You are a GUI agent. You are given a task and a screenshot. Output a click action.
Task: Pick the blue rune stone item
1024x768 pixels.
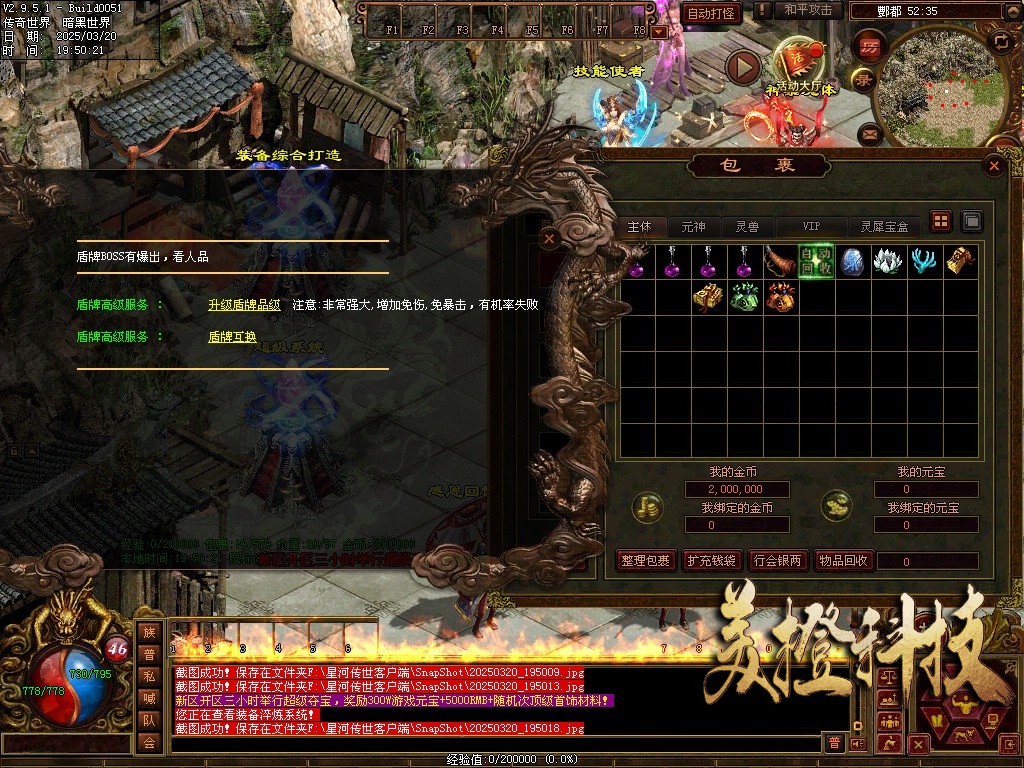coord(852,262)
